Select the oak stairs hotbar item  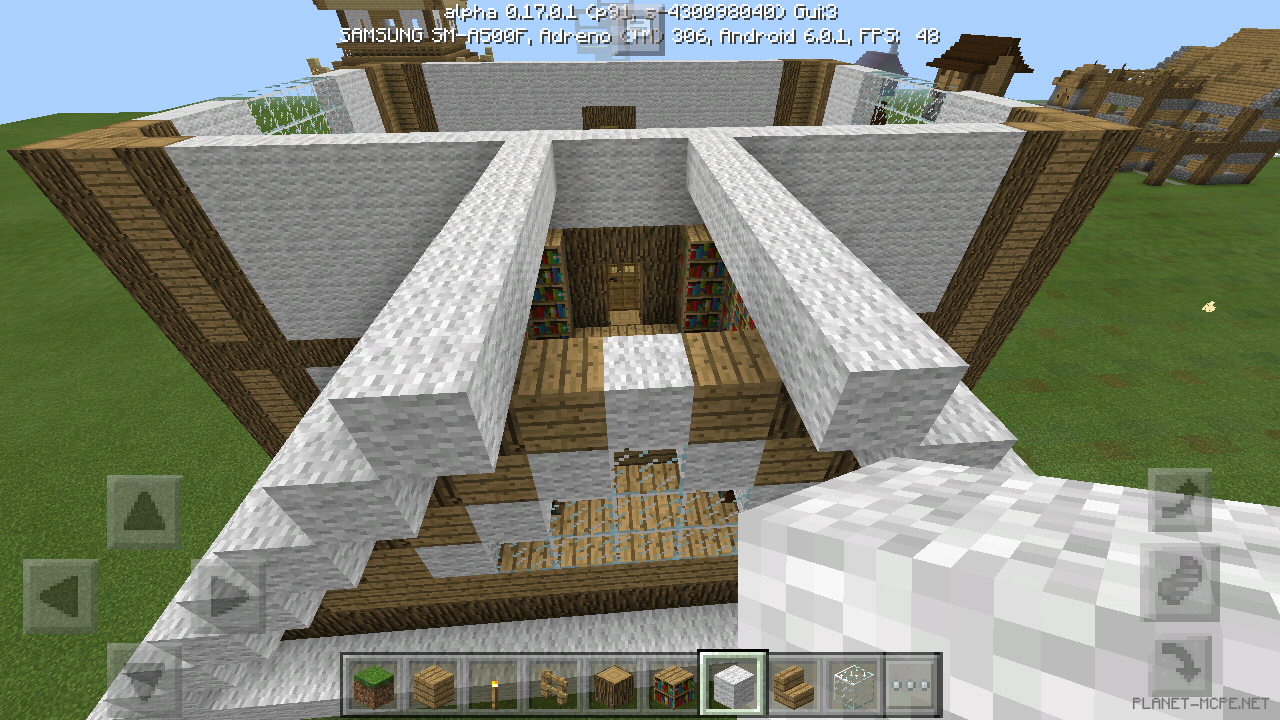(x=793, y=684)
